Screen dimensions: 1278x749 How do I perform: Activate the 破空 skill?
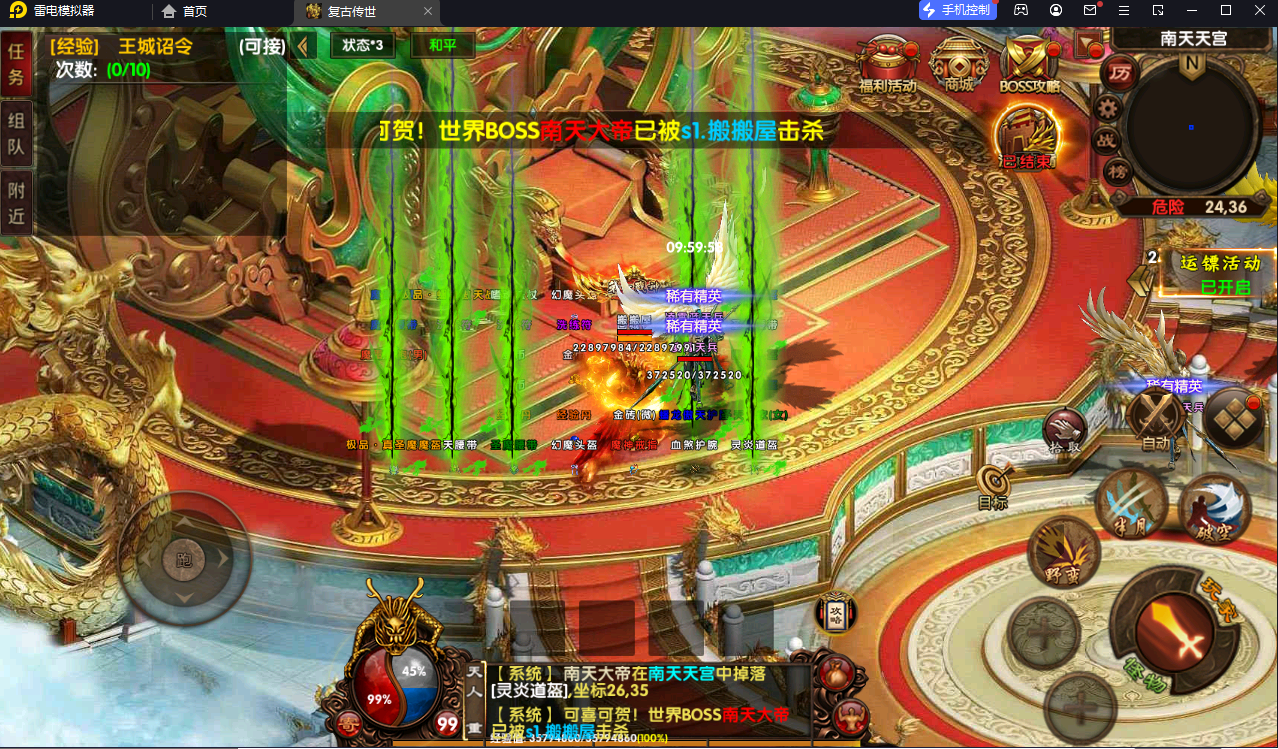coord(1214,506)
